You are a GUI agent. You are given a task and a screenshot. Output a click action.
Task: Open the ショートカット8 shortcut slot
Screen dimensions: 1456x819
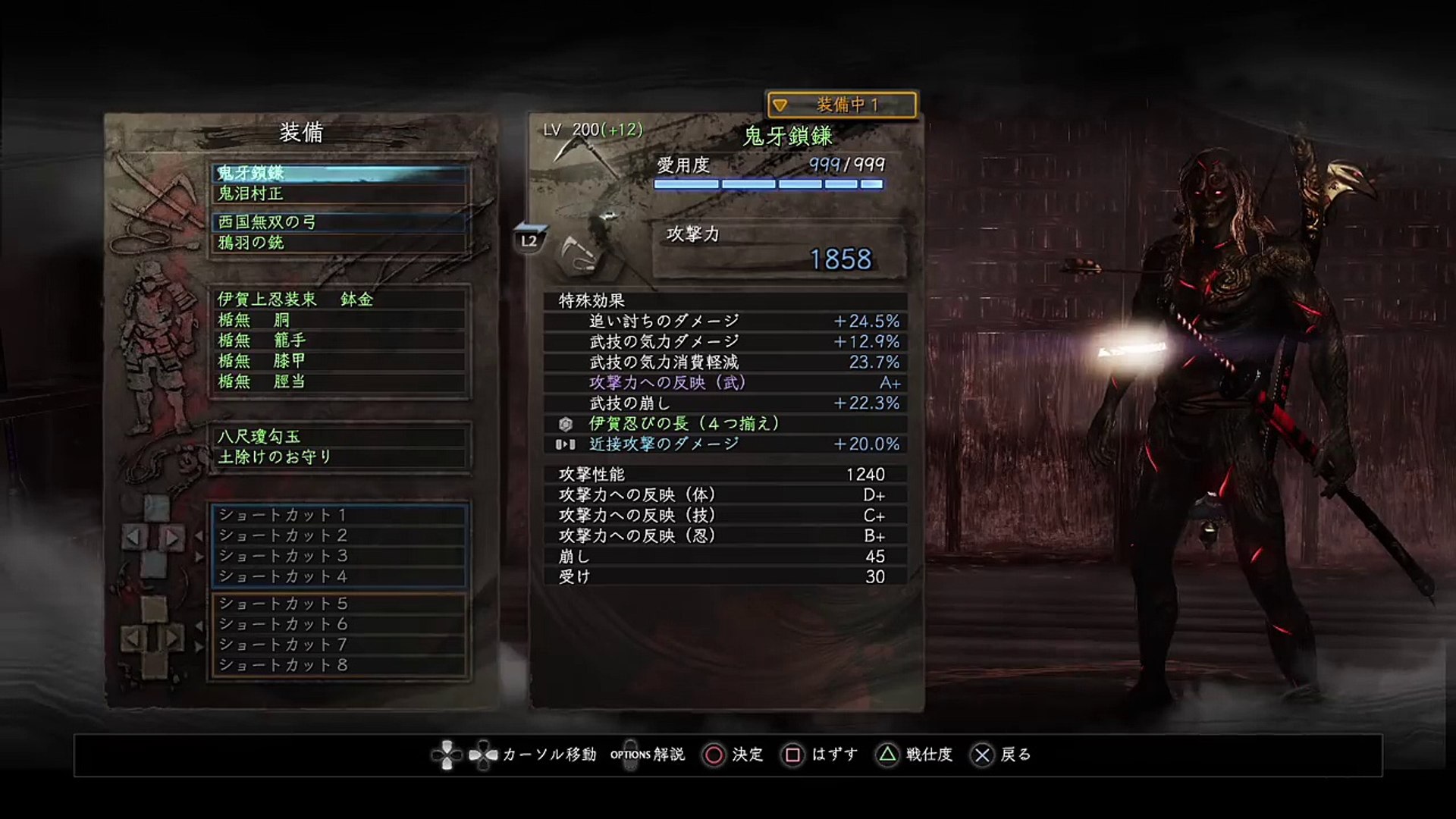pos(339,665)
